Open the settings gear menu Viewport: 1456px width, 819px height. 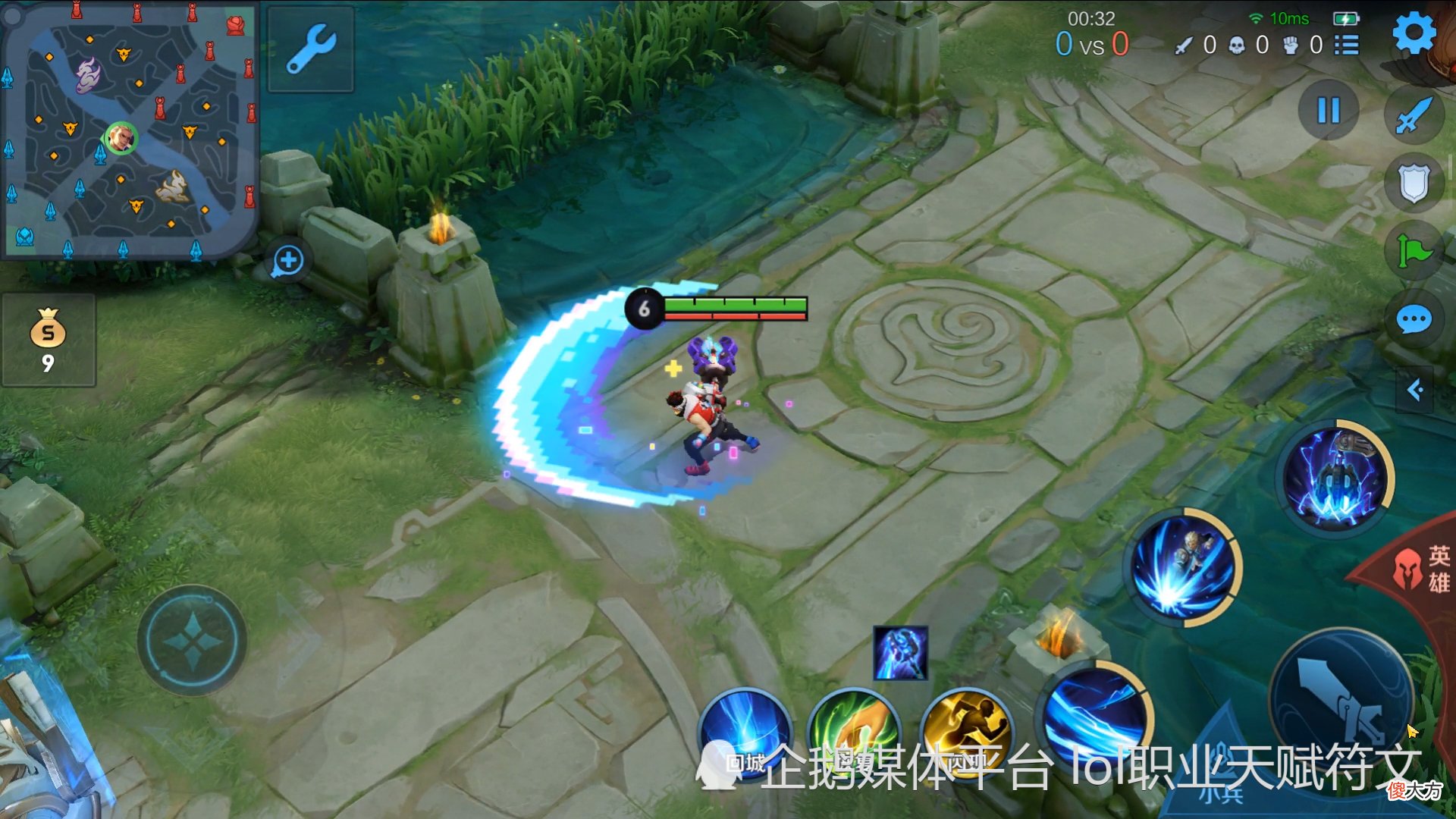[1414, 33]
